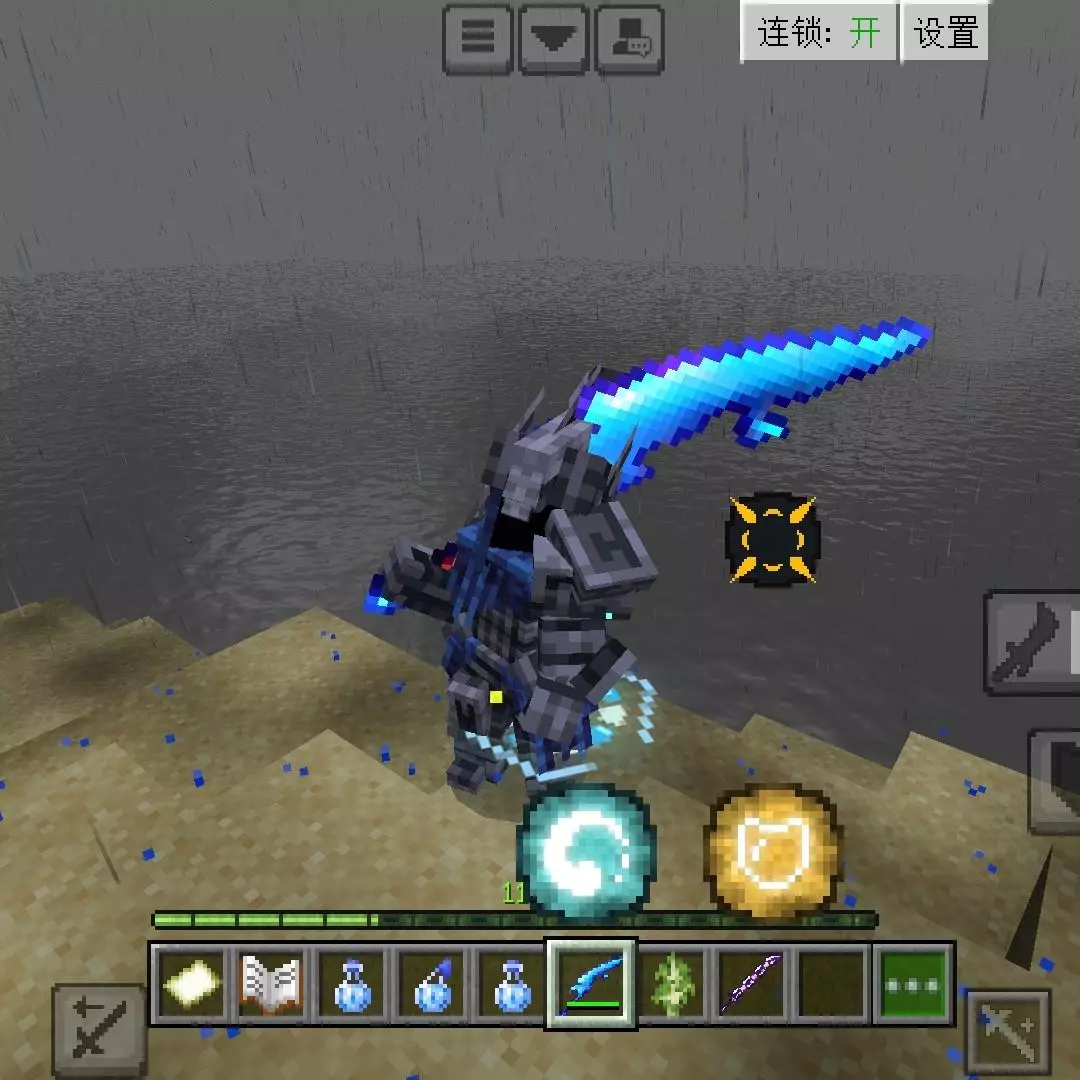Image resolution: width=1080 pixels, height=1080 pixels.
Task: Activate the cyan swirl skill orb
Action: point(587,852)
